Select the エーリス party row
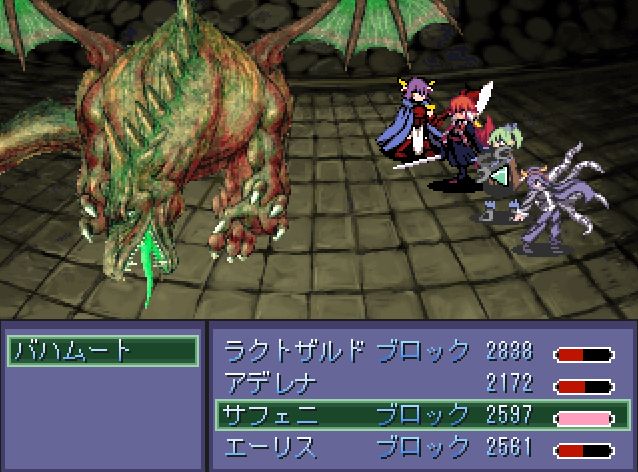The height and width of the screenshot is (472, 638). pyautogui.click(x=420, y=446)
